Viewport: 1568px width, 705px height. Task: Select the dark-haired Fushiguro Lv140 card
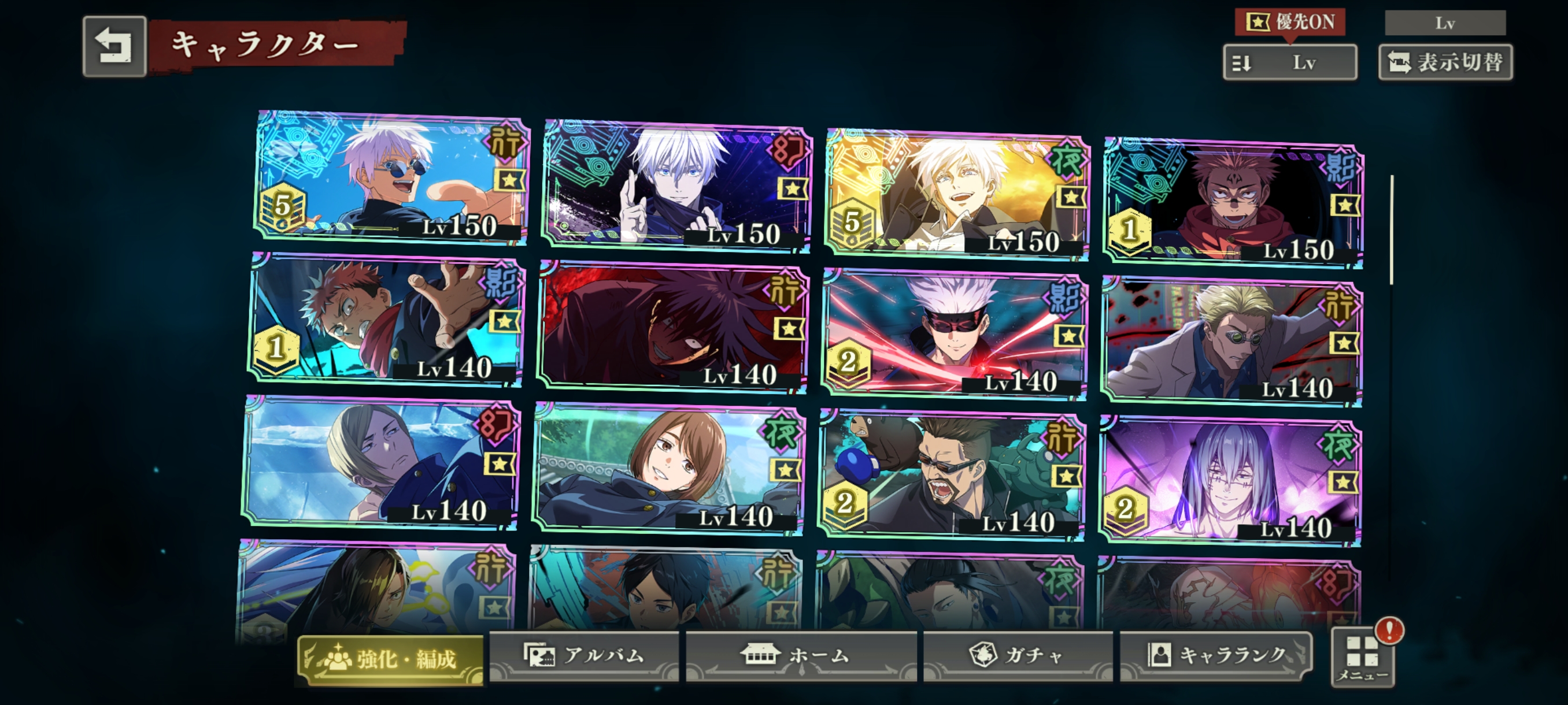coord(671,327)
